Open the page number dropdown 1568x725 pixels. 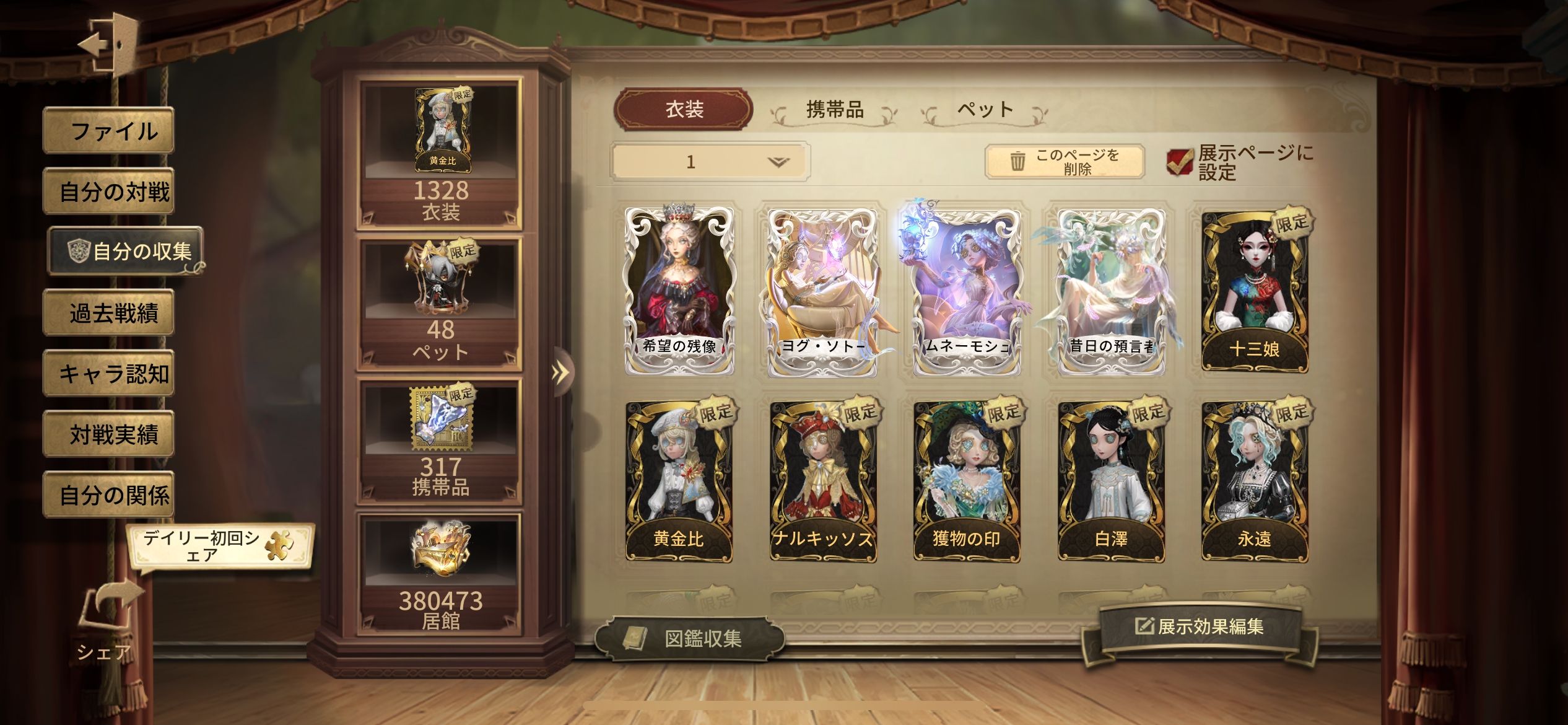pyautogui.click(x=710, y=162)
